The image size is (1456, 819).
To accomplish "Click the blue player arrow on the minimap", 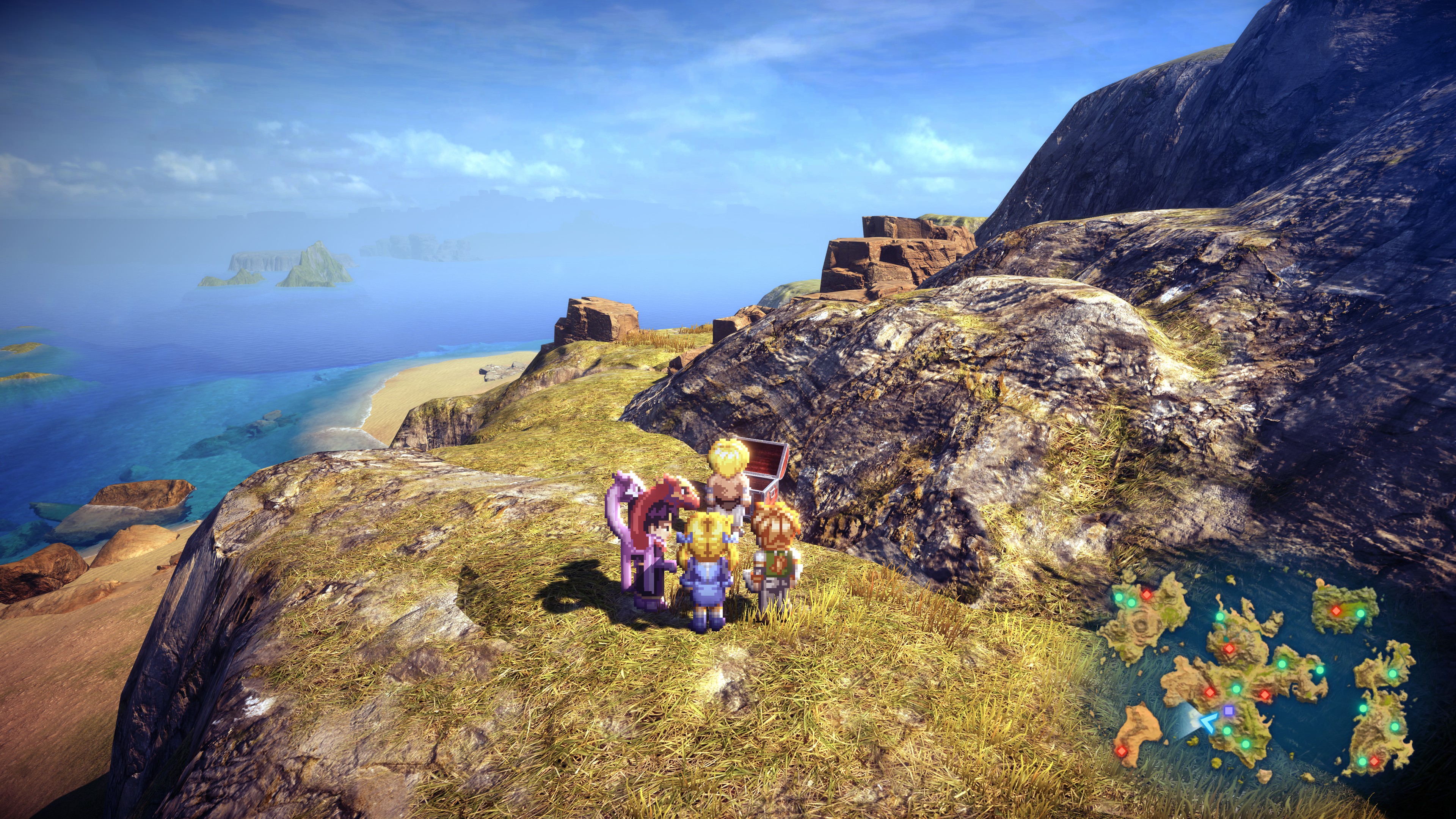I will pos(1208,722).
